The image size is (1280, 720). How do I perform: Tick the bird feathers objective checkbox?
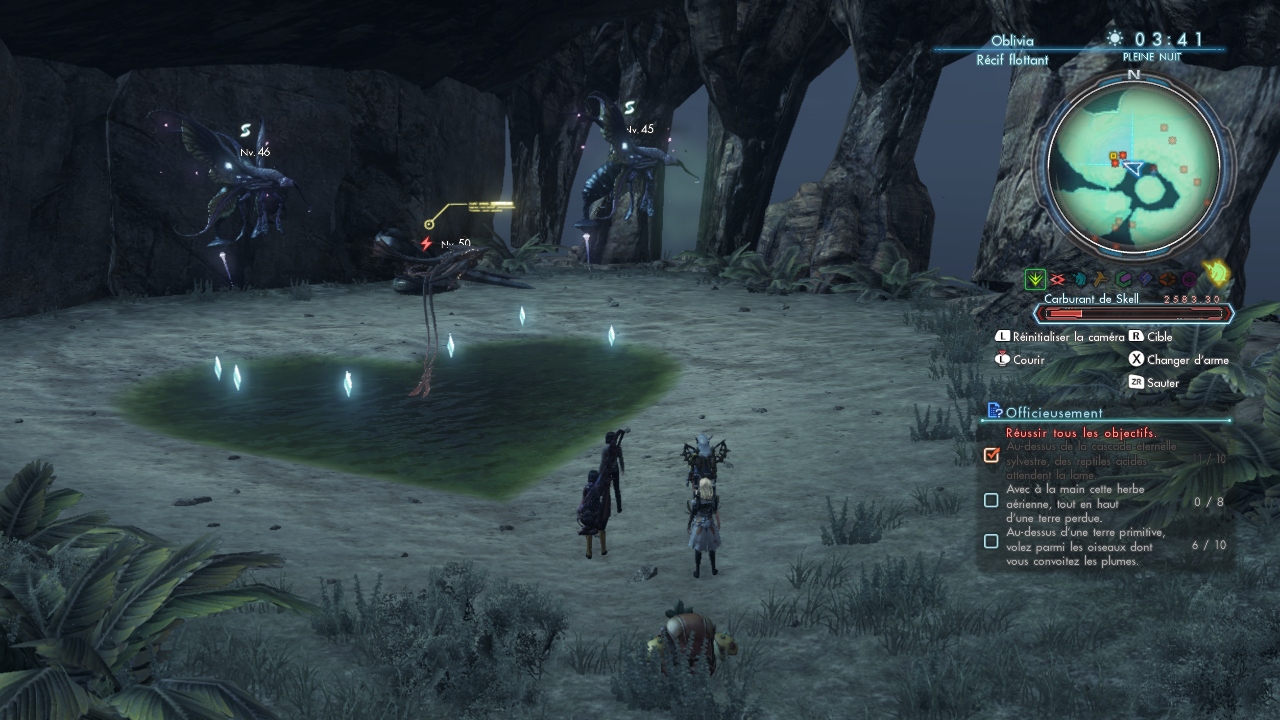991,541
